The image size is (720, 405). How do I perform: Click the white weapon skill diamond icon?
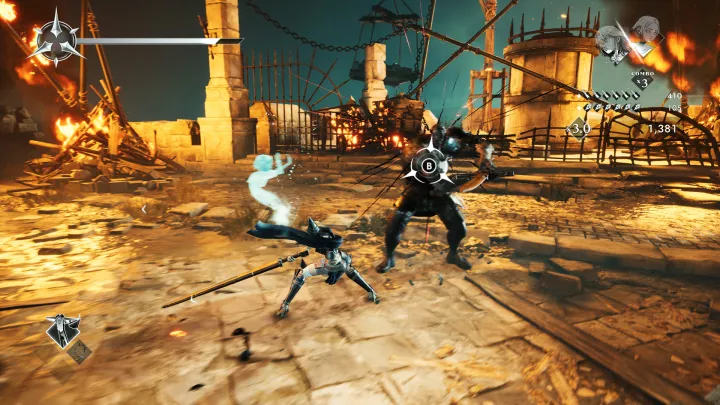[63, 330]
